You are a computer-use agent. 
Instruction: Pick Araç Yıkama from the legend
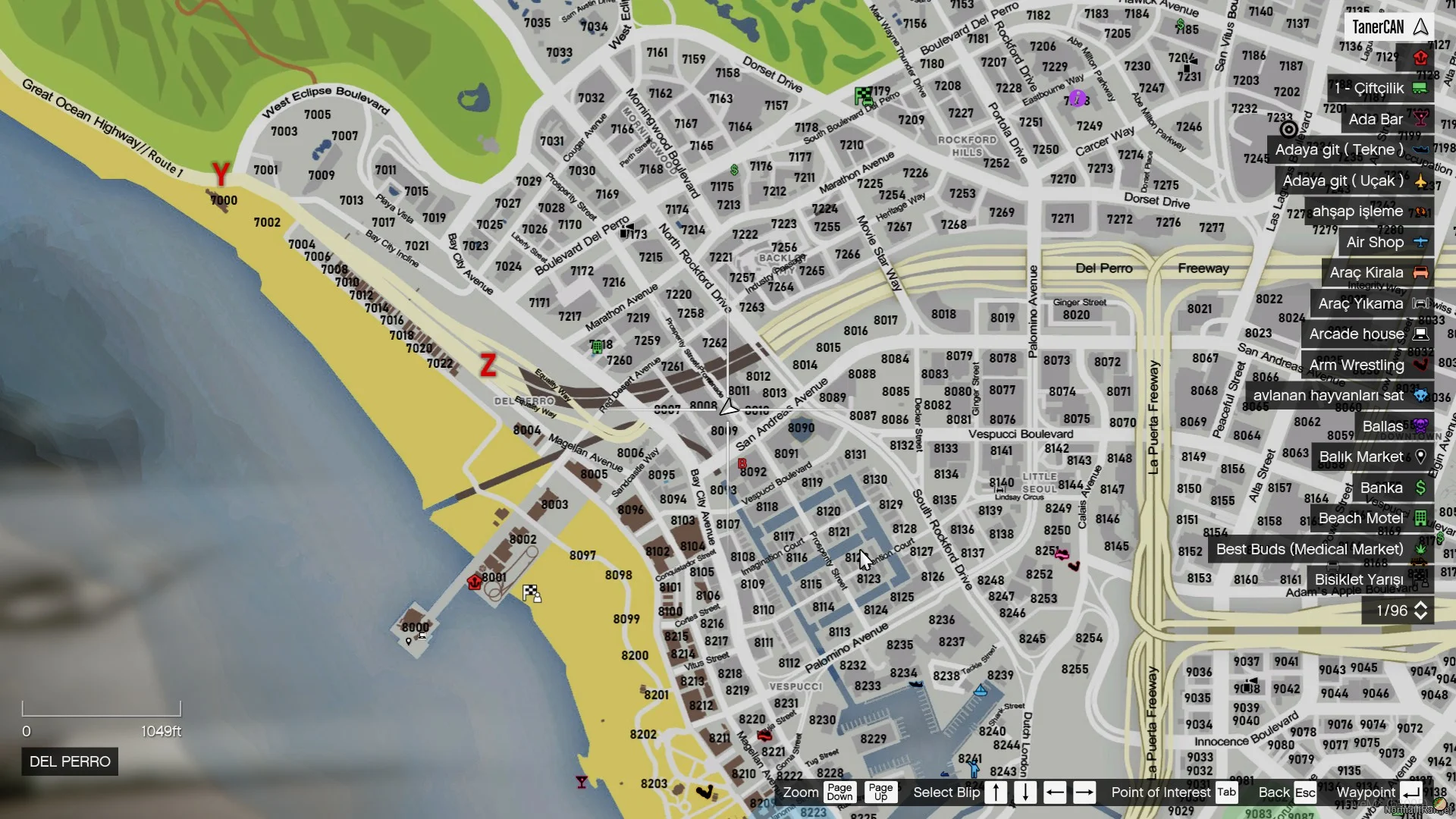[1370, 303]
